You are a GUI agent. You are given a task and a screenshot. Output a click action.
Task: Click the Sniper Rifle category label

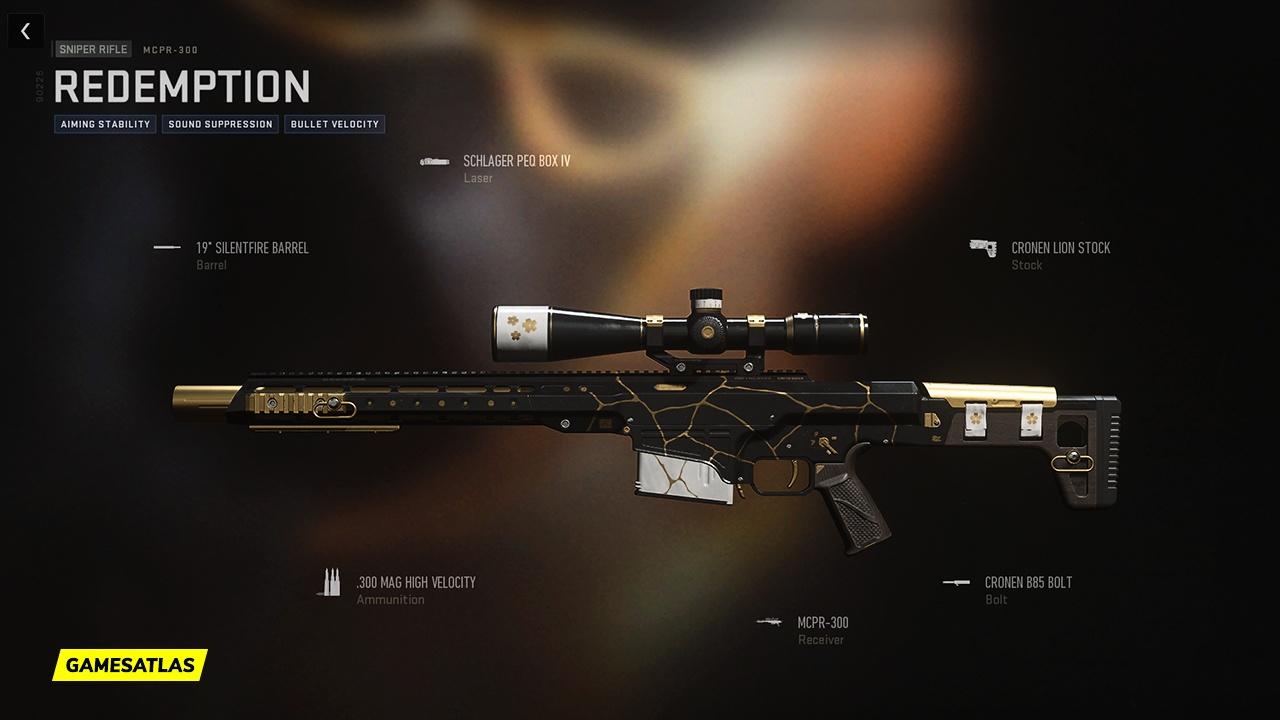point(94,49)
